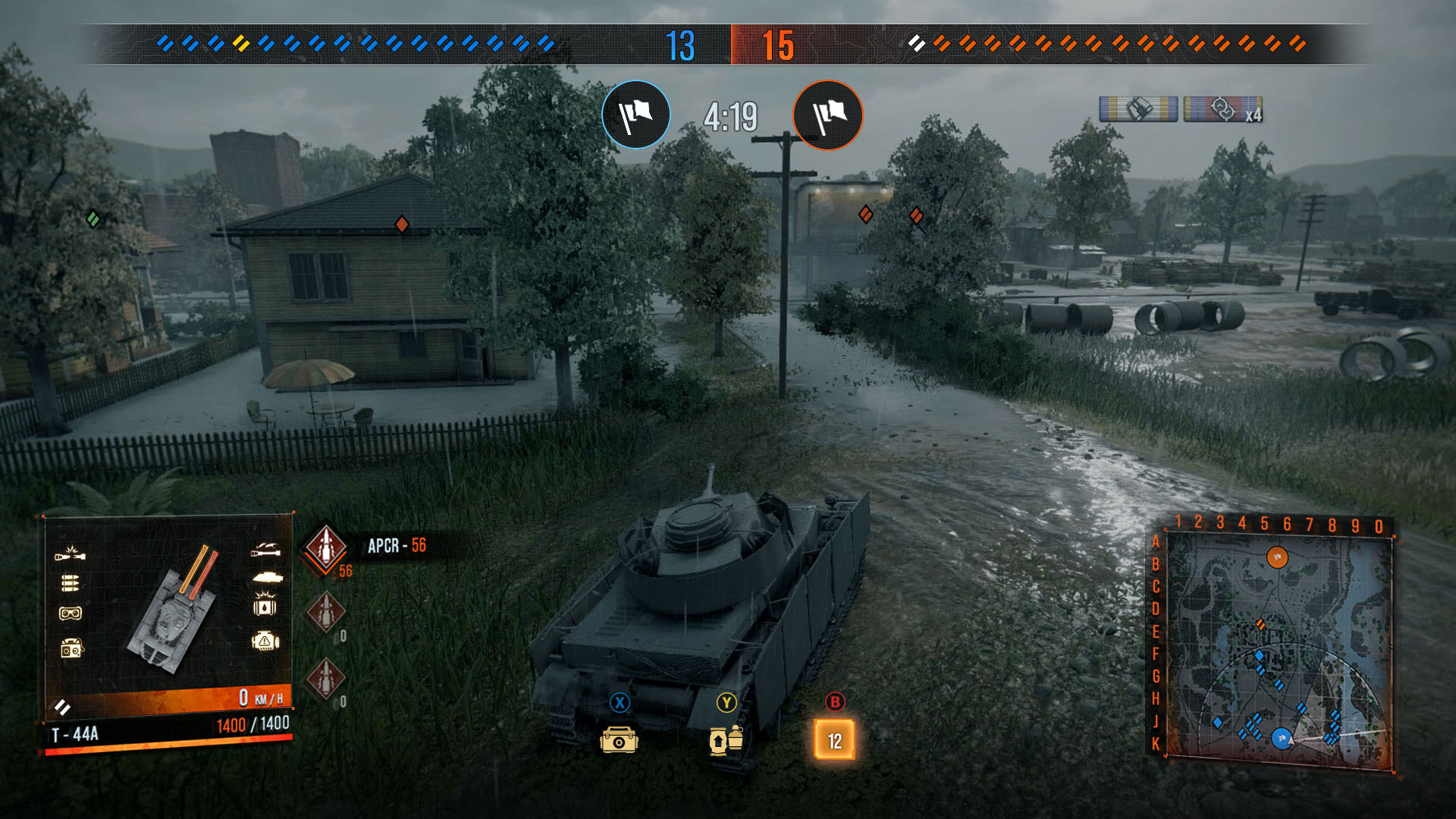Click the orange base marker on minimap
The image size is (1456, 819).
(1277, 558)
